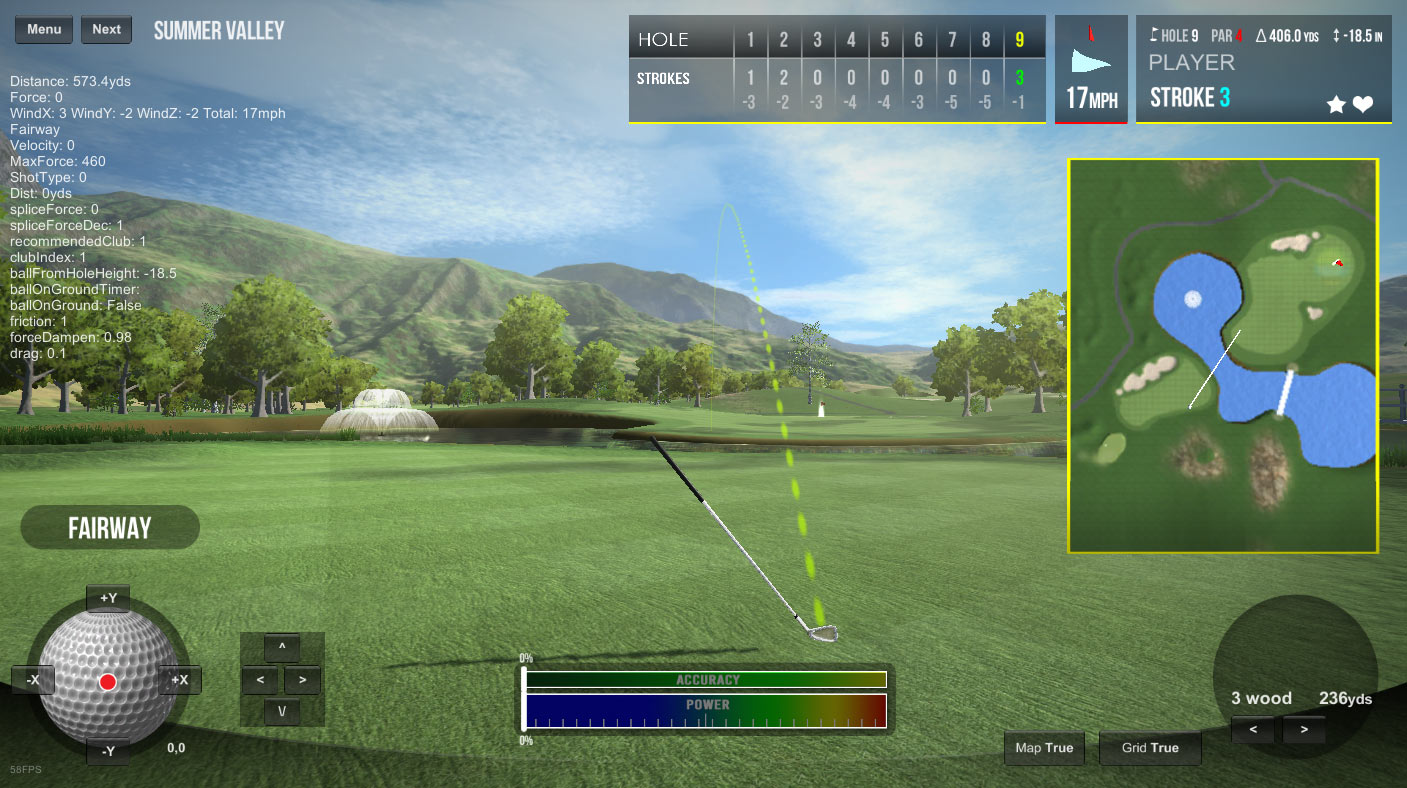Toggle the Grid True button
This screenshot has width=1407, height=788.
[x=1150, y=748]
